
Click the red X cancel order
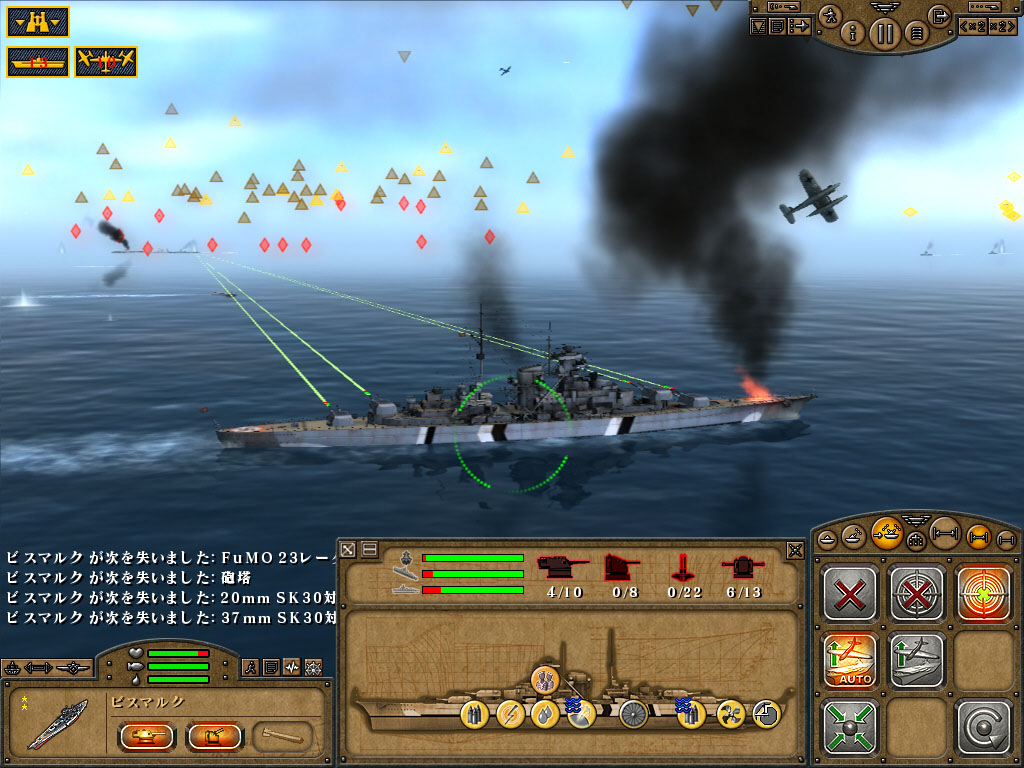point(849,592)
